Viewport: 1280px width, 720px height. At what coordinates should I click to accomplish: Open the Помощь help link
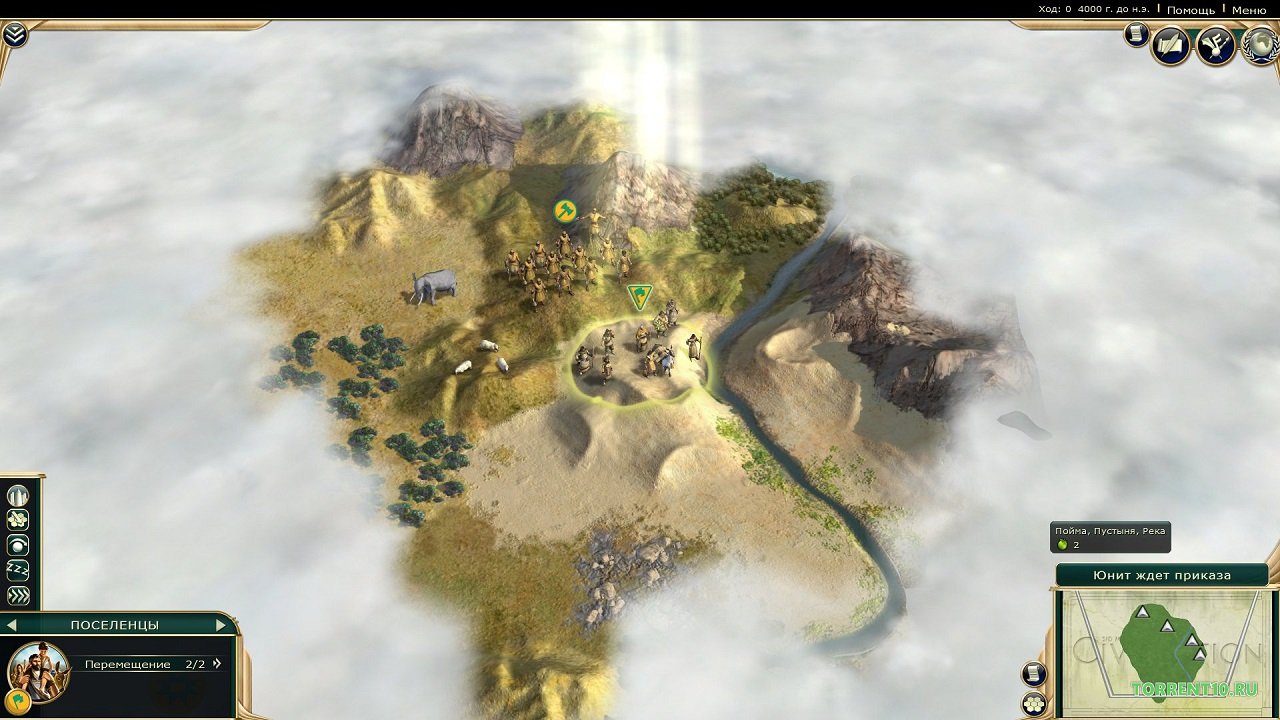[1190, 10]
